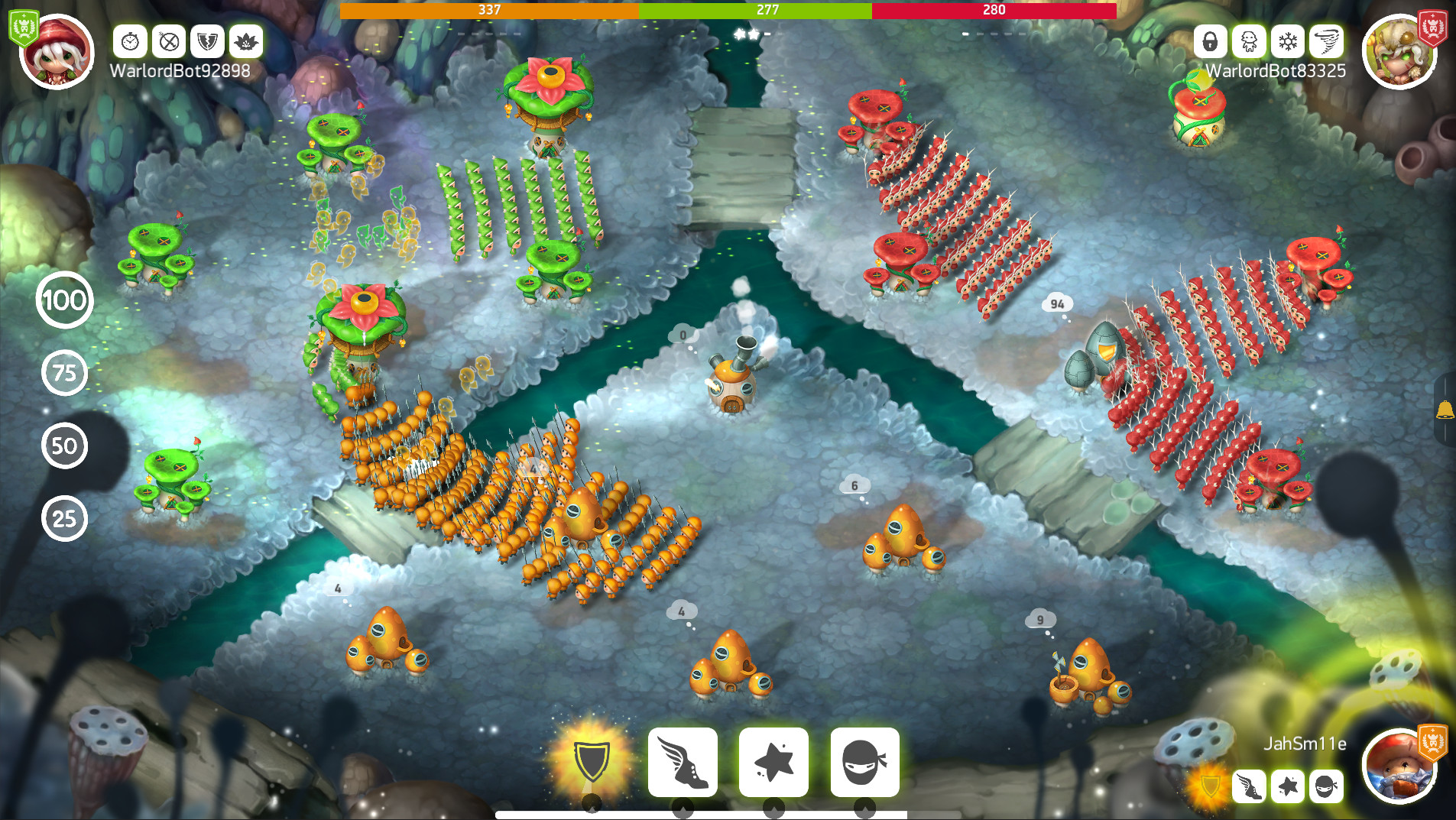Click WarlordBot92898's stopwatch spell icon
The image size is (1456, 820).
(x=130, y=42)
